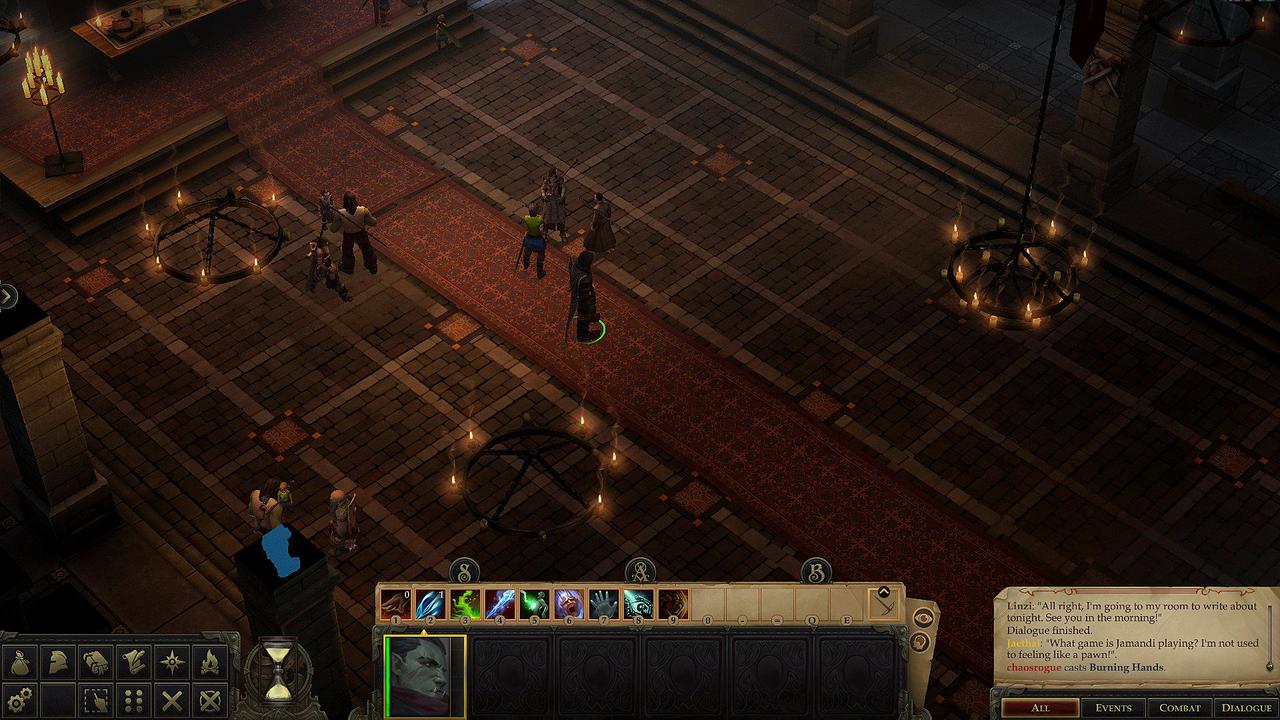
Task: Open the journal book icon
Action: coord(97,661)
